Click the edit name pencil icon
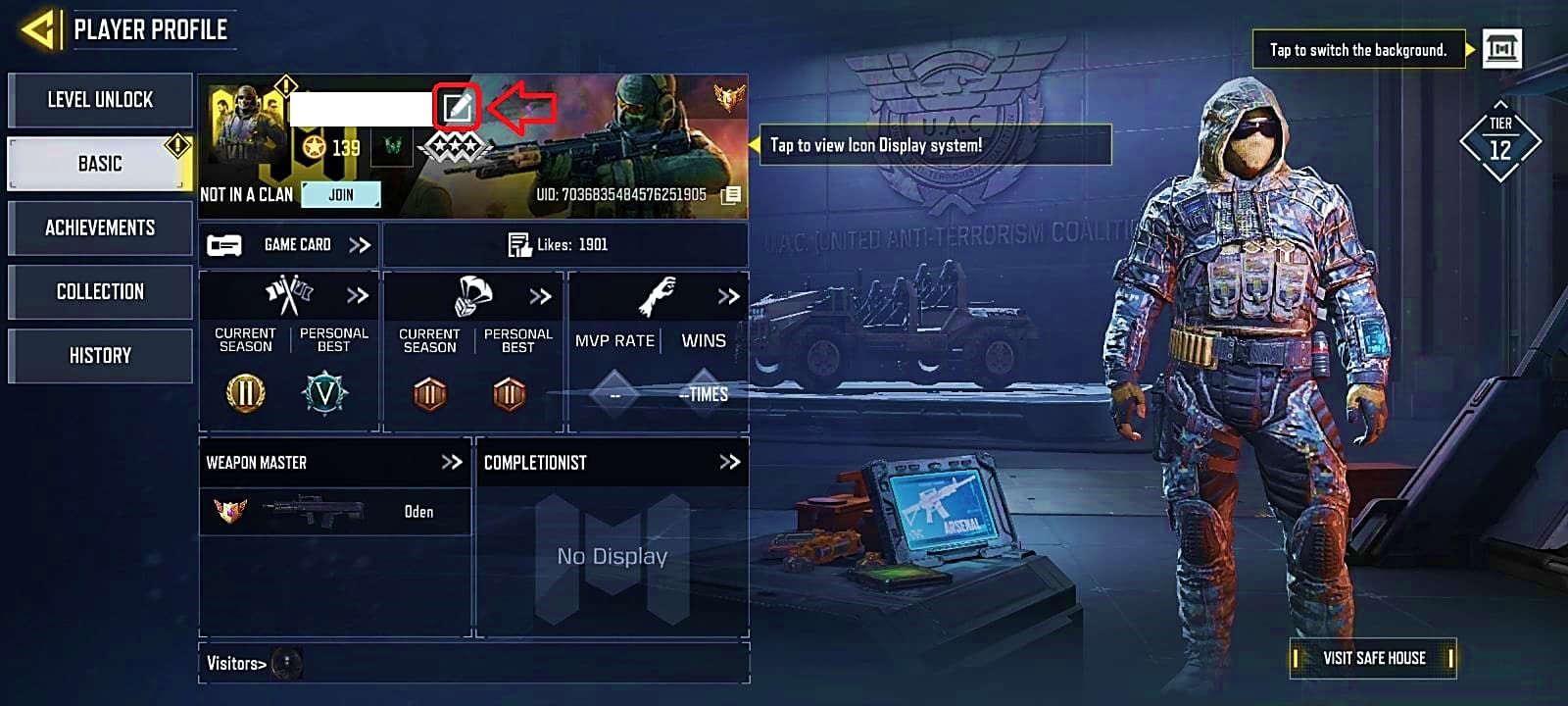Image resolution: width=1568 pixels, height=706 pixels. pos(457,108)
